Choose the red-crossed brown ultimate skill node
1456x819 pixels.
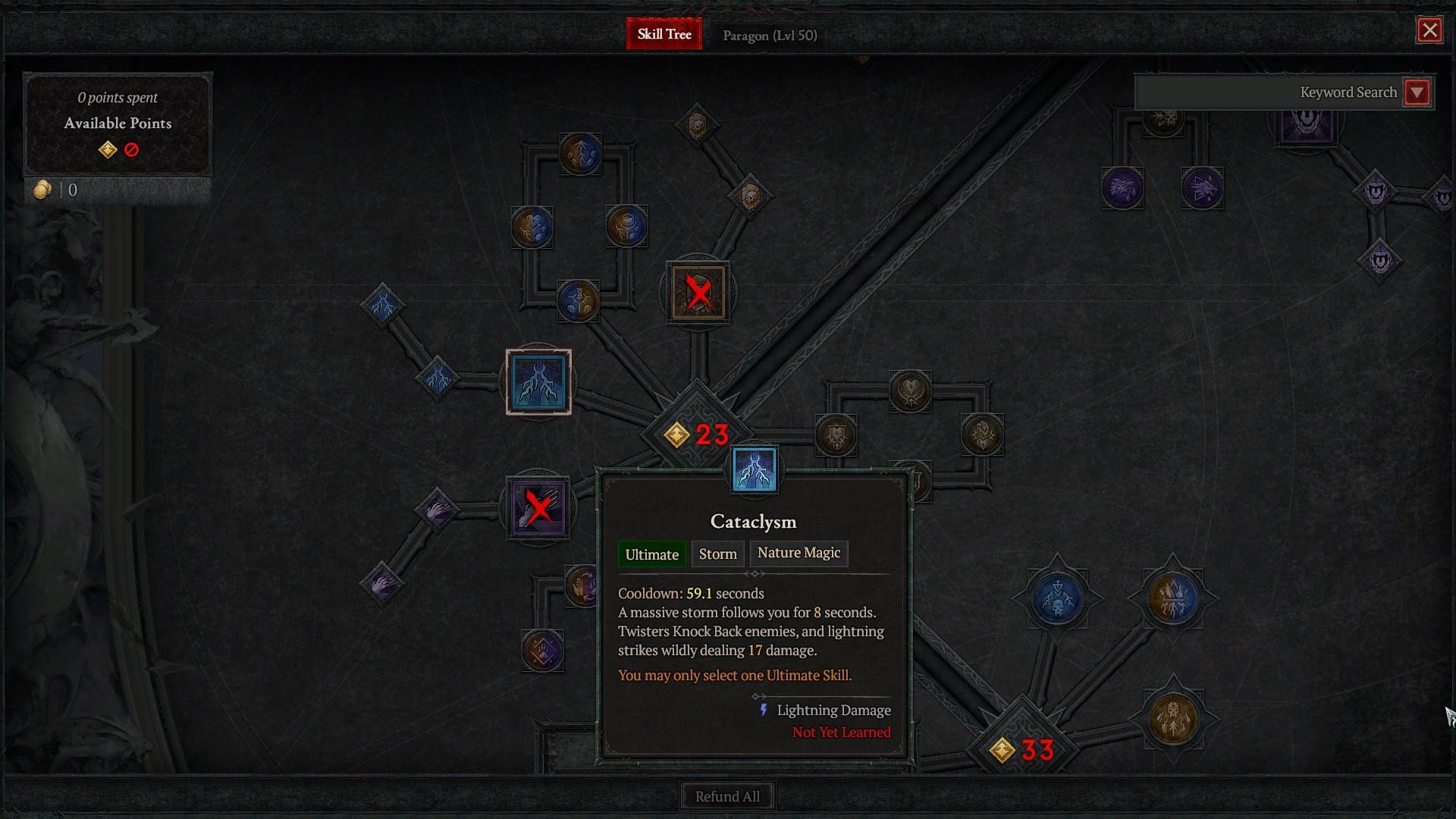point(698,292)
